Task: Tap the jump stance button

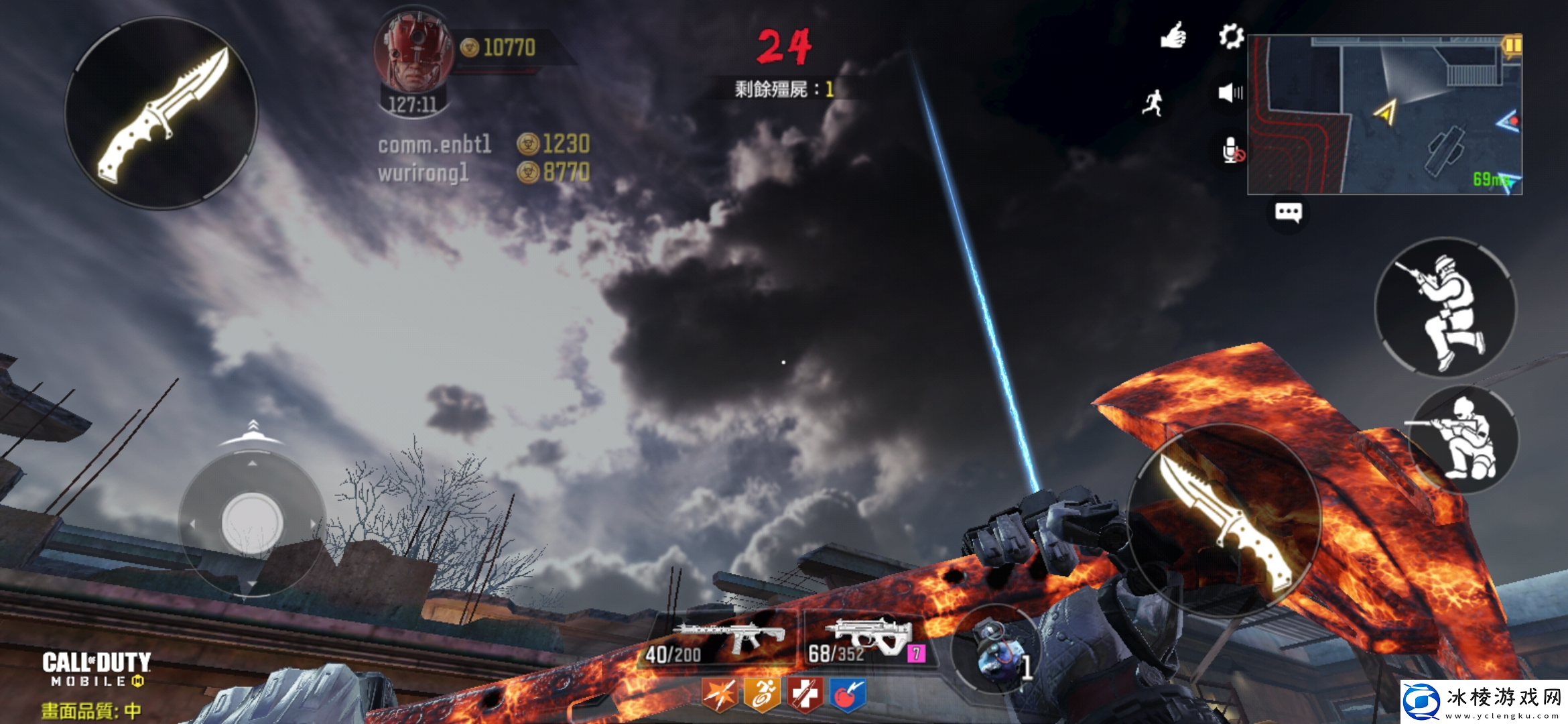Action: pyautogui.click(x=1445, y=308)
